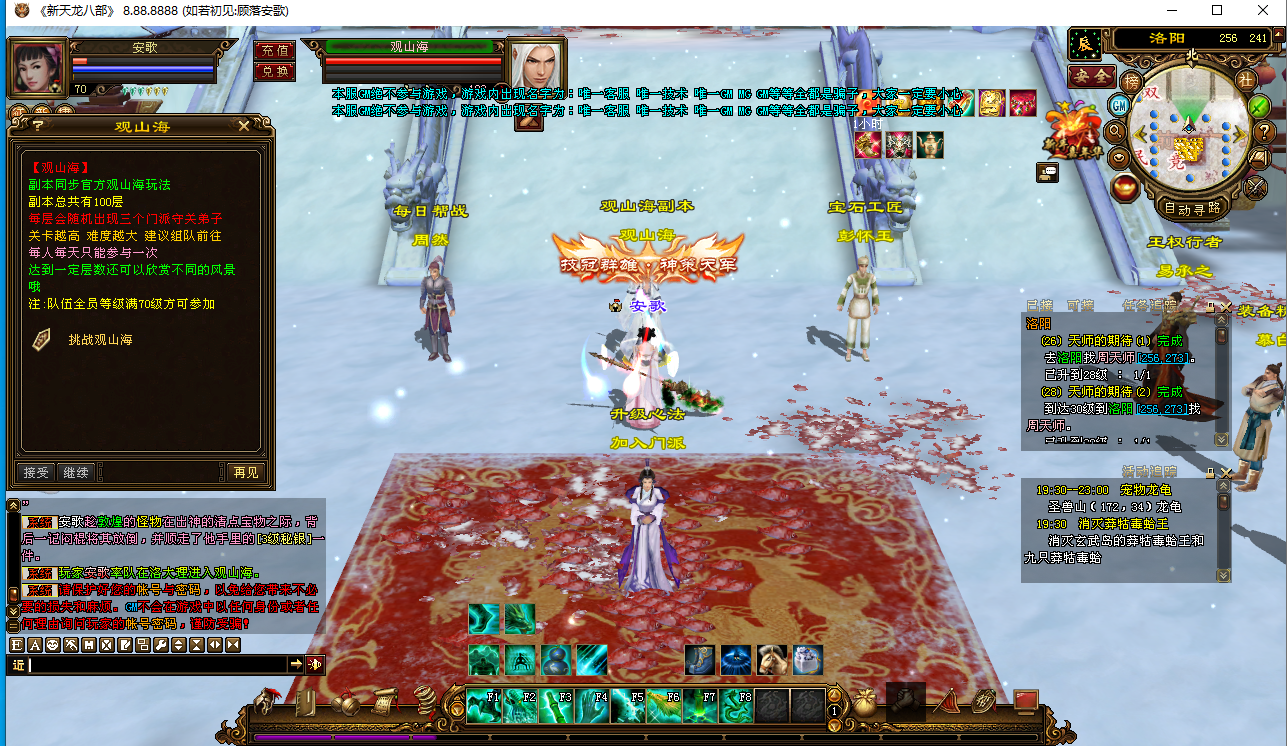Click the 接受 accept button

[36, 472]
